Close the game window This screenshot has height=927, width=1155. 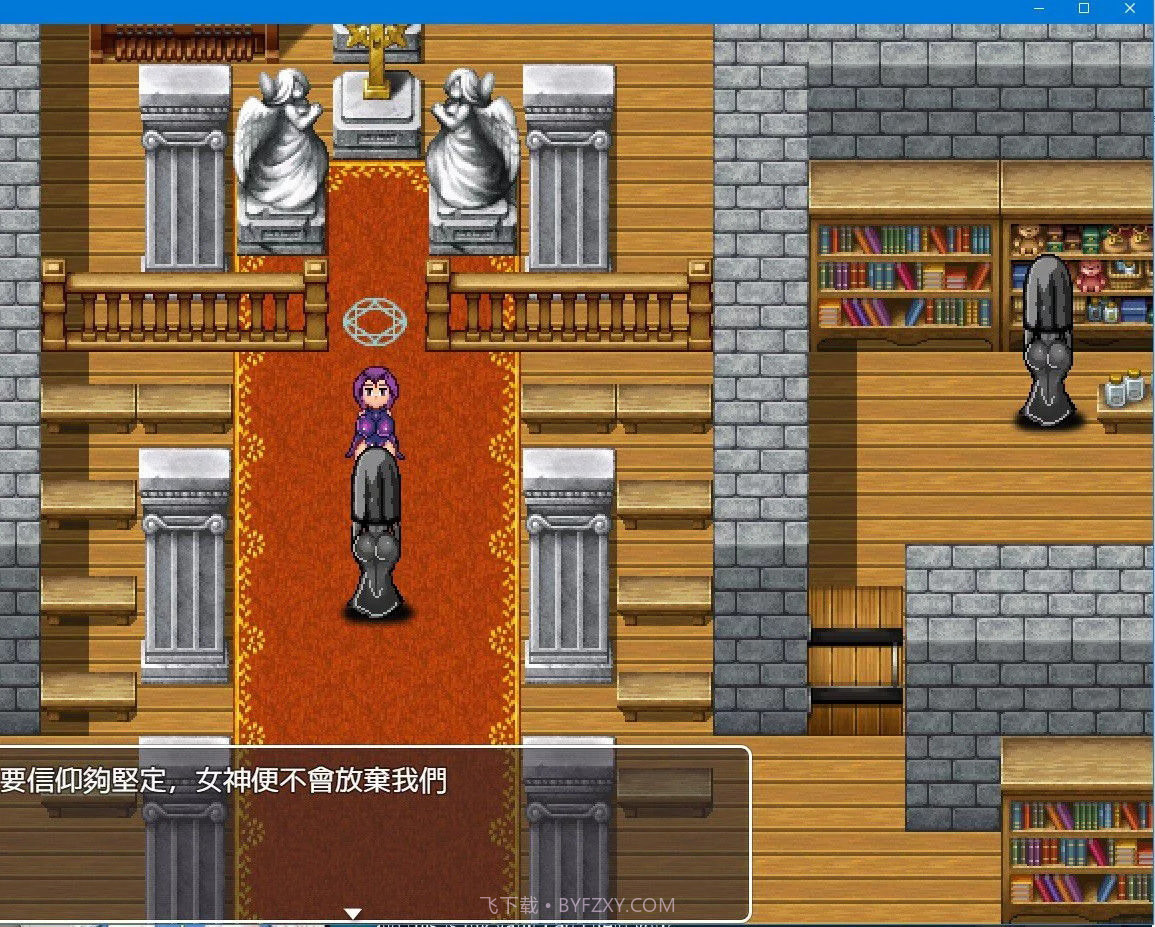pos(1131,9)
